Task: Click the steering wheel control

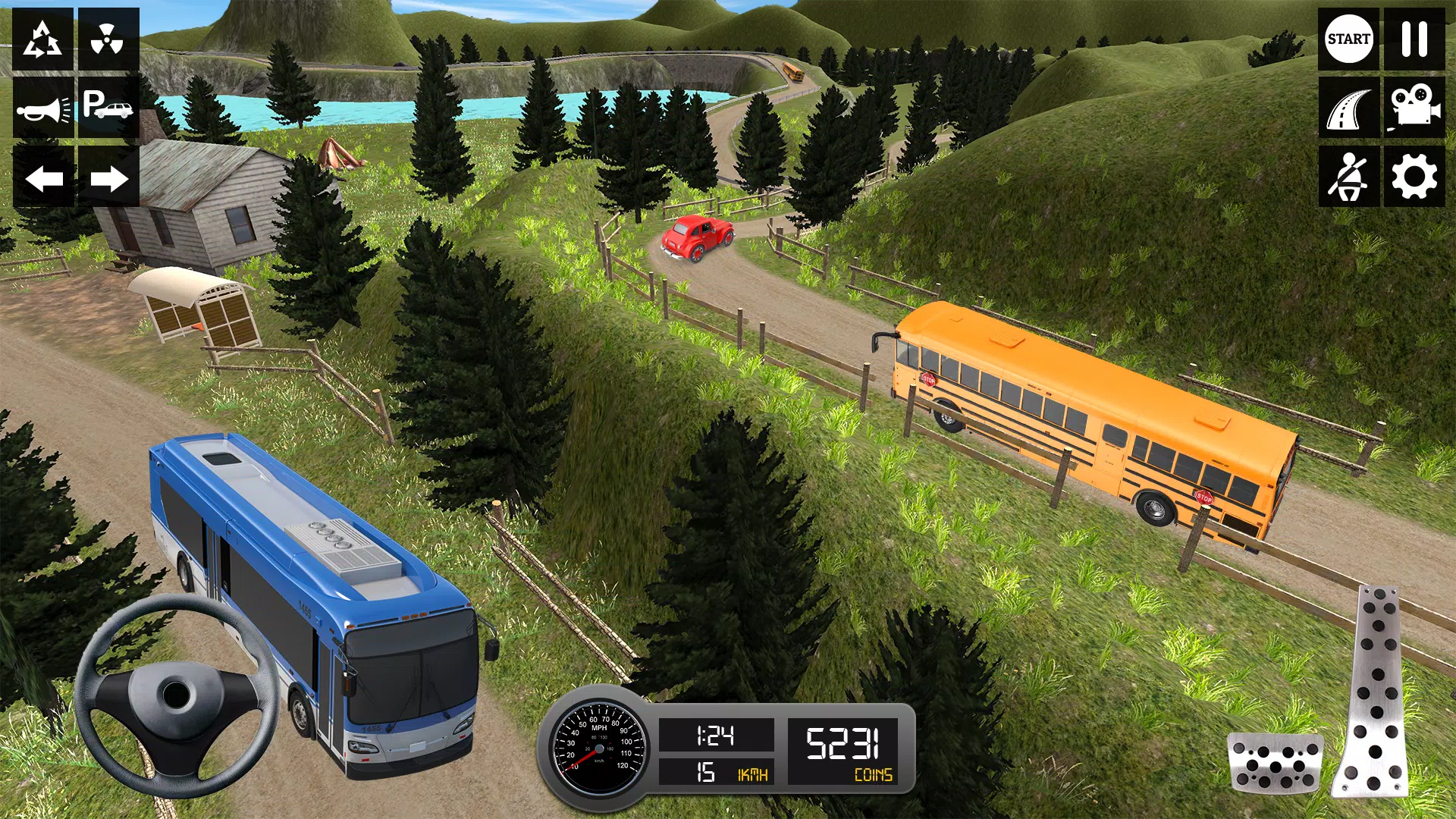Action: [x=177, y=695]
